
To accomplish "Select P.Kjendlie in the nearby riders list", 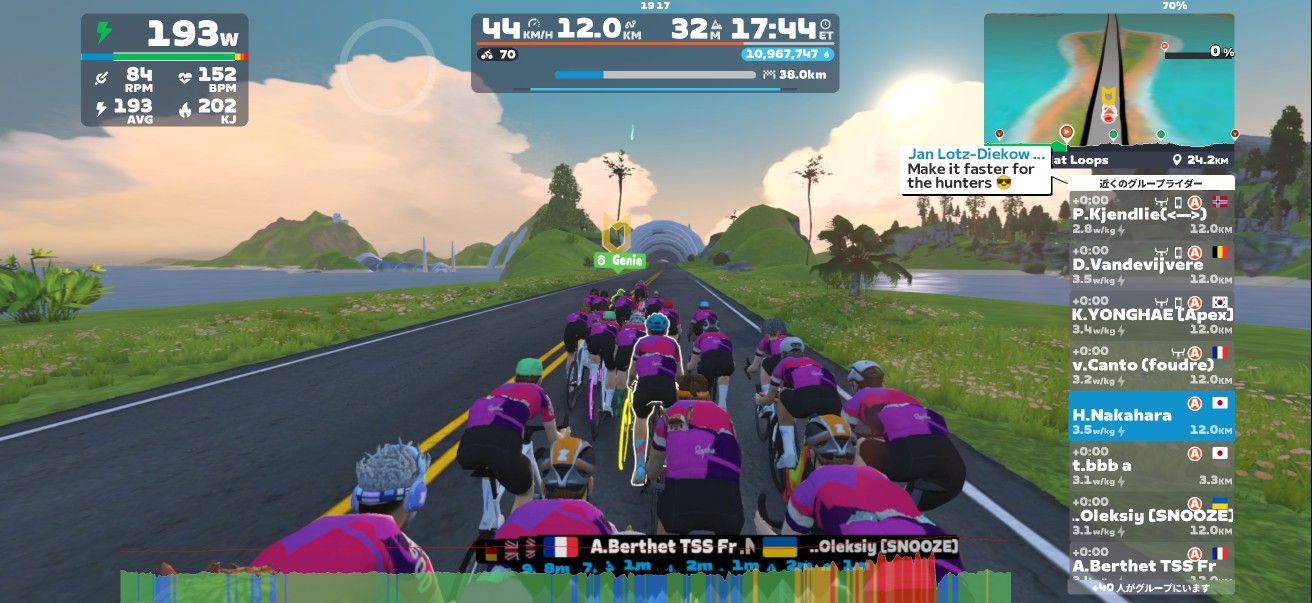I will [1151, 214].
